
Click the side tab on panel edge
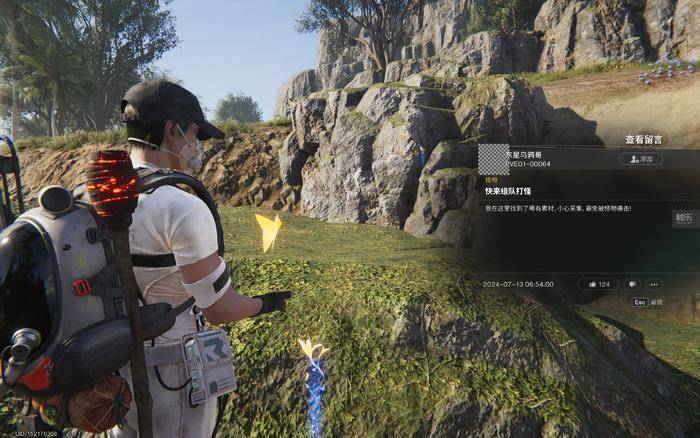685,217
